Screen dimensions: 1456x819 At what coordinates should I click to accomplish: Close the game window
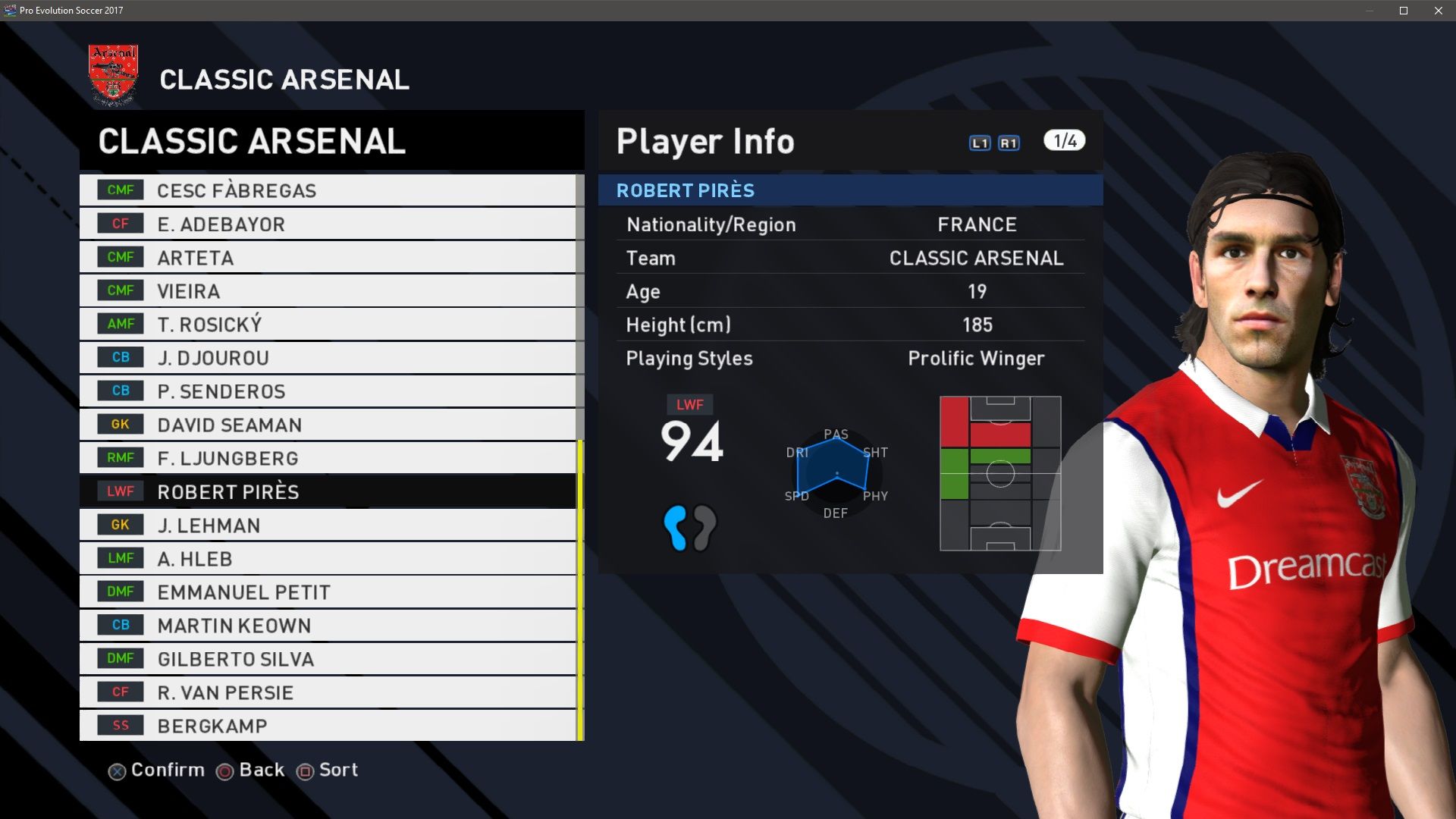[1439, 11]
